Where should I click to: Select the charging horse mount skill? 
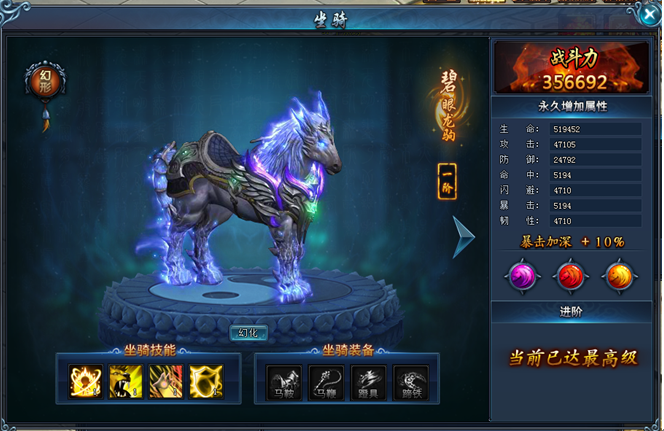(x=165, y=380)
